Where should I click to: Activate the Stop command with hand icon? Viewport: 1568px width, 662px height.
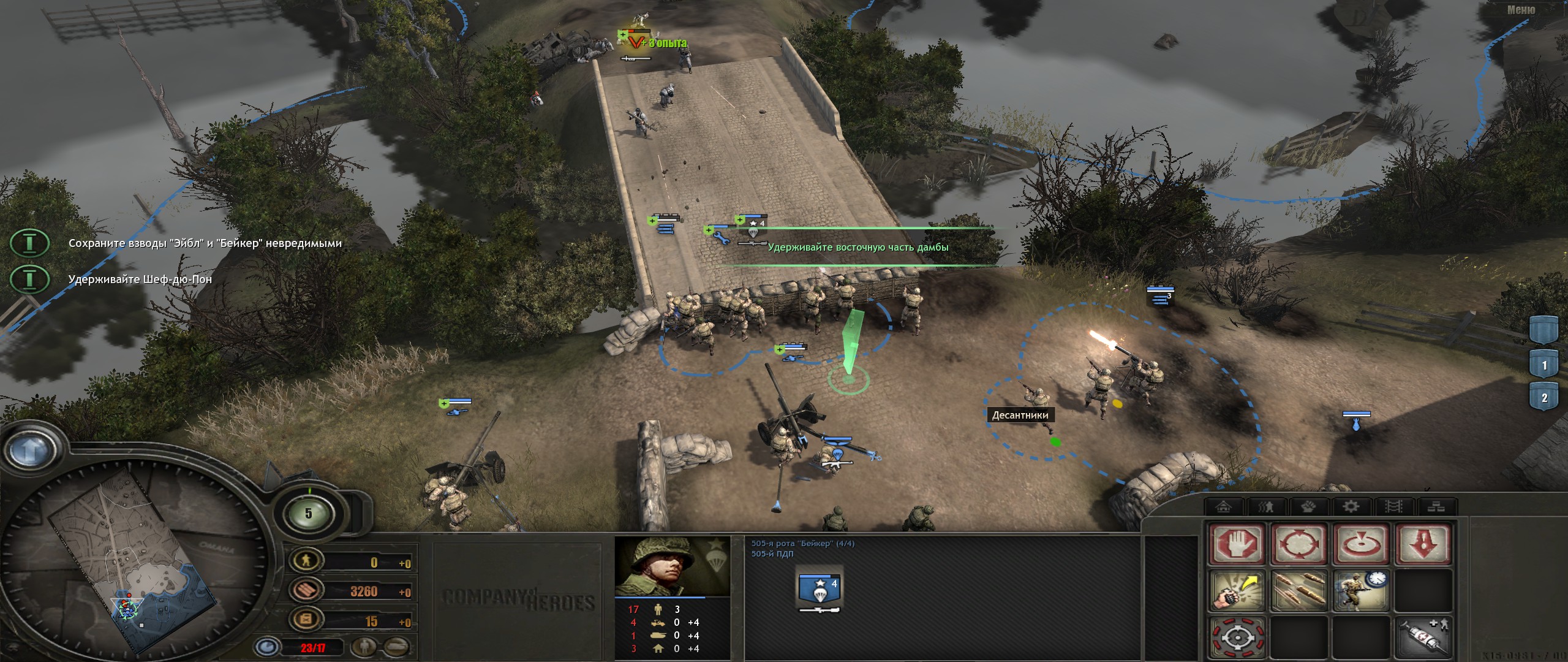pos(1237,544)
